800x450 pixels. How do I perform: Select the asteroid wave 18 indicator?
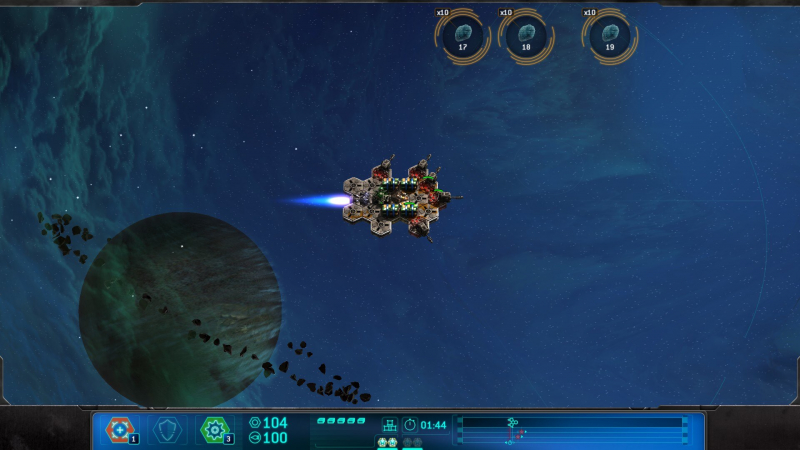coord(525,37)
